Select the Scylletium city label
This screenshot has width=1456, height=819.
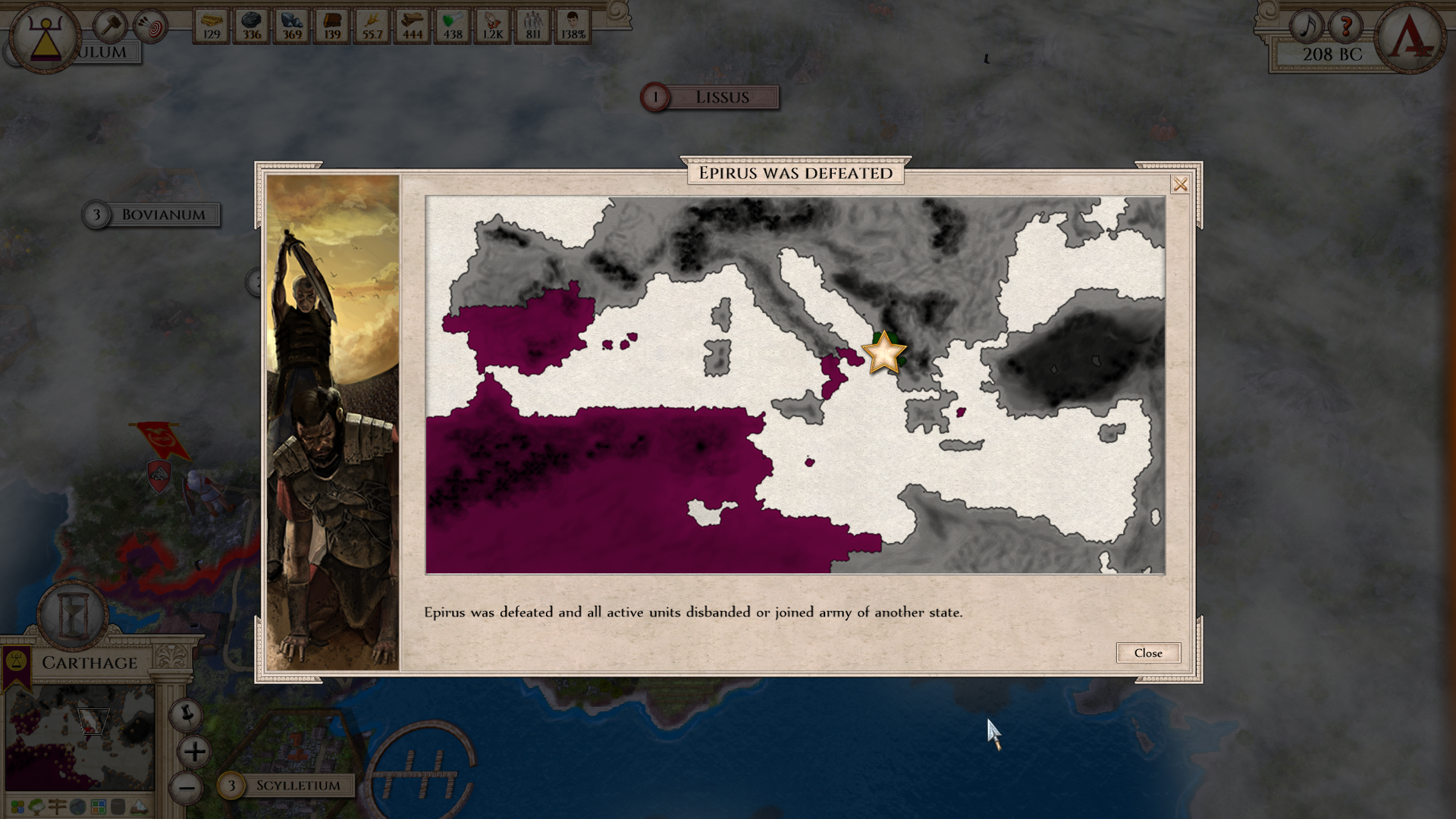point(297,786)
